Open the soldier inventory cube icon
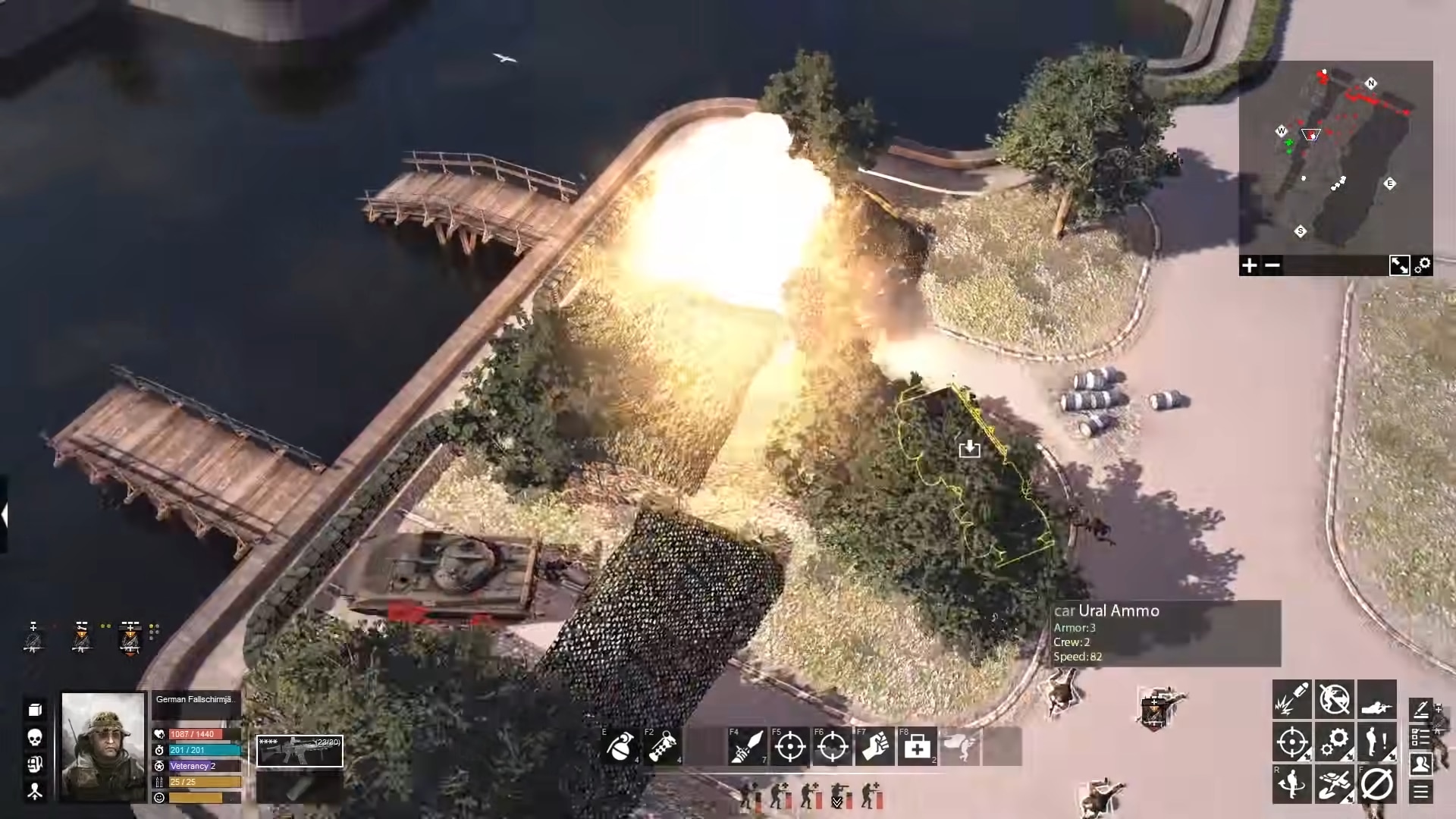Viewport: 1456px width, 819px height. [33, 710]
